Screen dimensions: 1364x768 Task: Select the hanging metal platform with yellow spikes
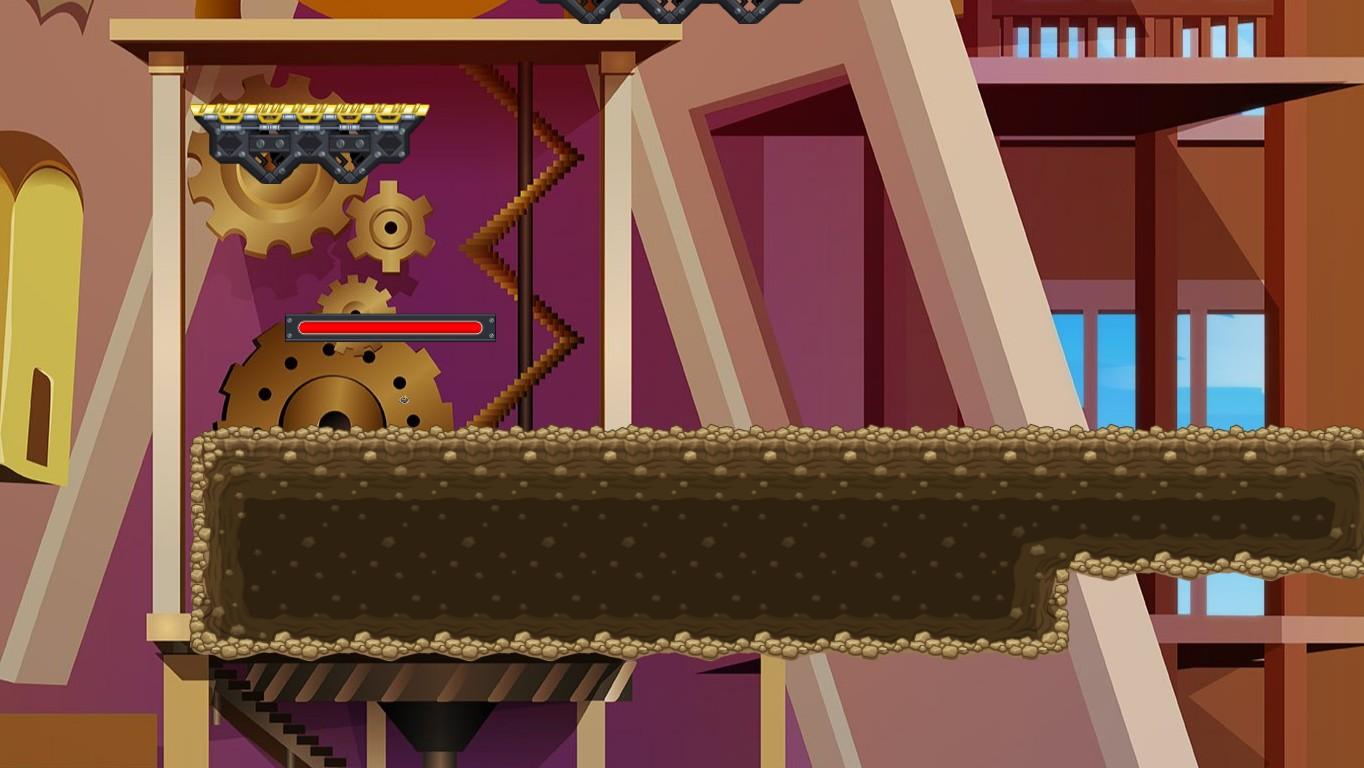point(300,135)
